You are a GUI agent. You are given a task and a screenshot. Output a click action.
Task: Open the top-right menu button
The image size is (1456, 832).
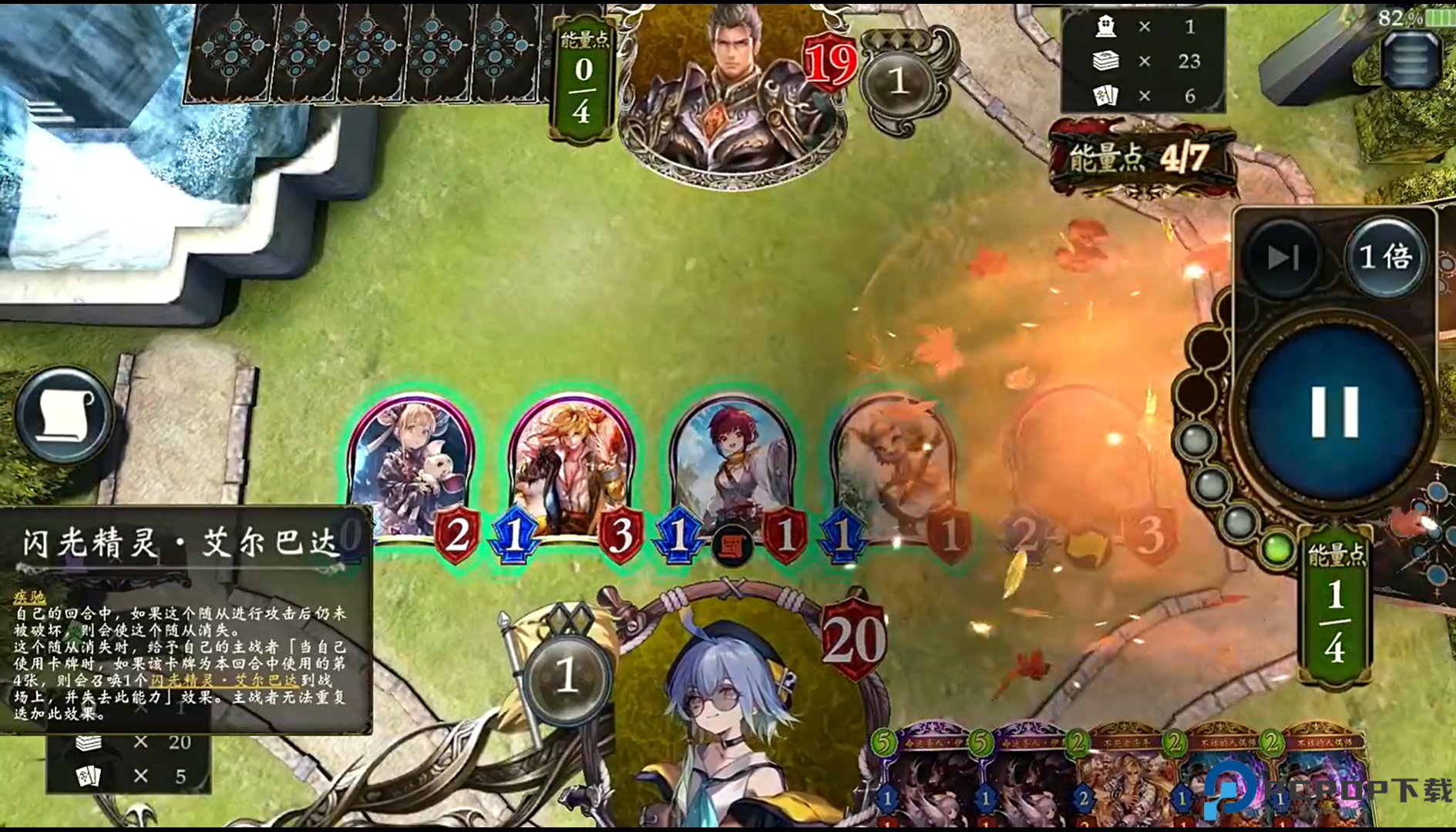coord(1410,61)
